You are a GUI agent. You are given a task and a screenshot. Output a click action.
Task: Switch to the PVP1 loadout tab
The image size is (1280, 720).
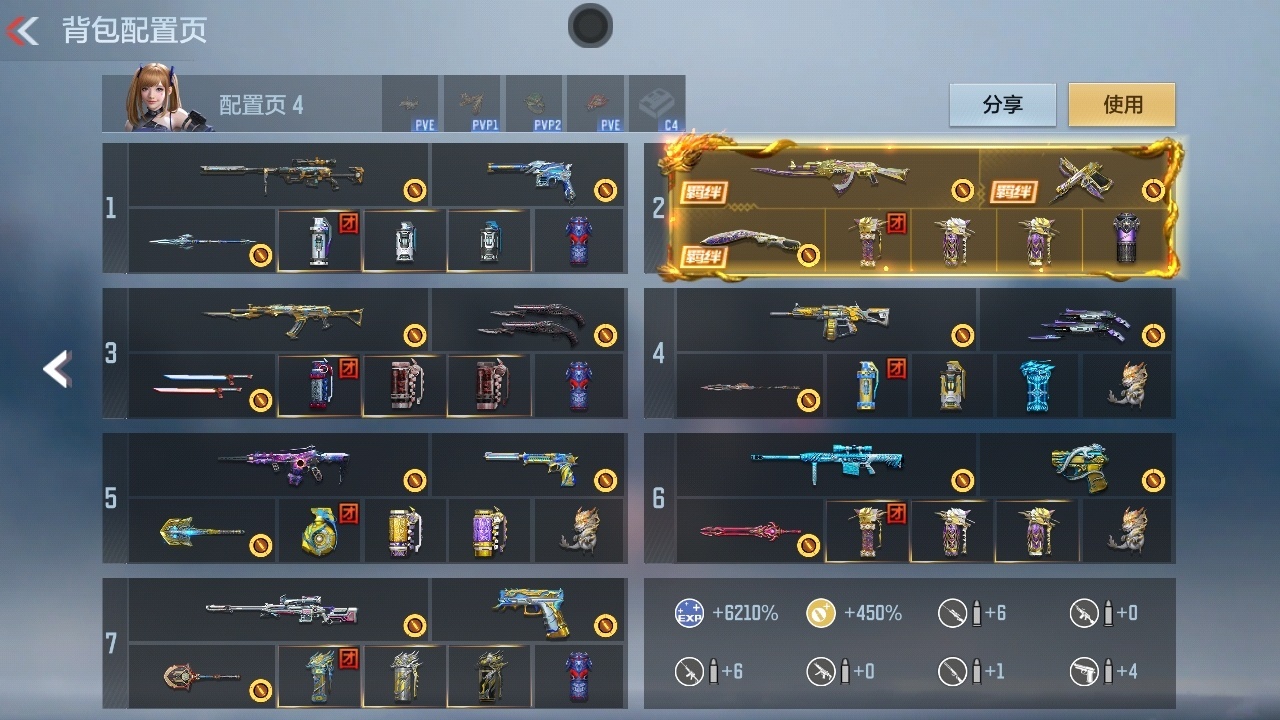pyautogui.click(x=474, y=104)
